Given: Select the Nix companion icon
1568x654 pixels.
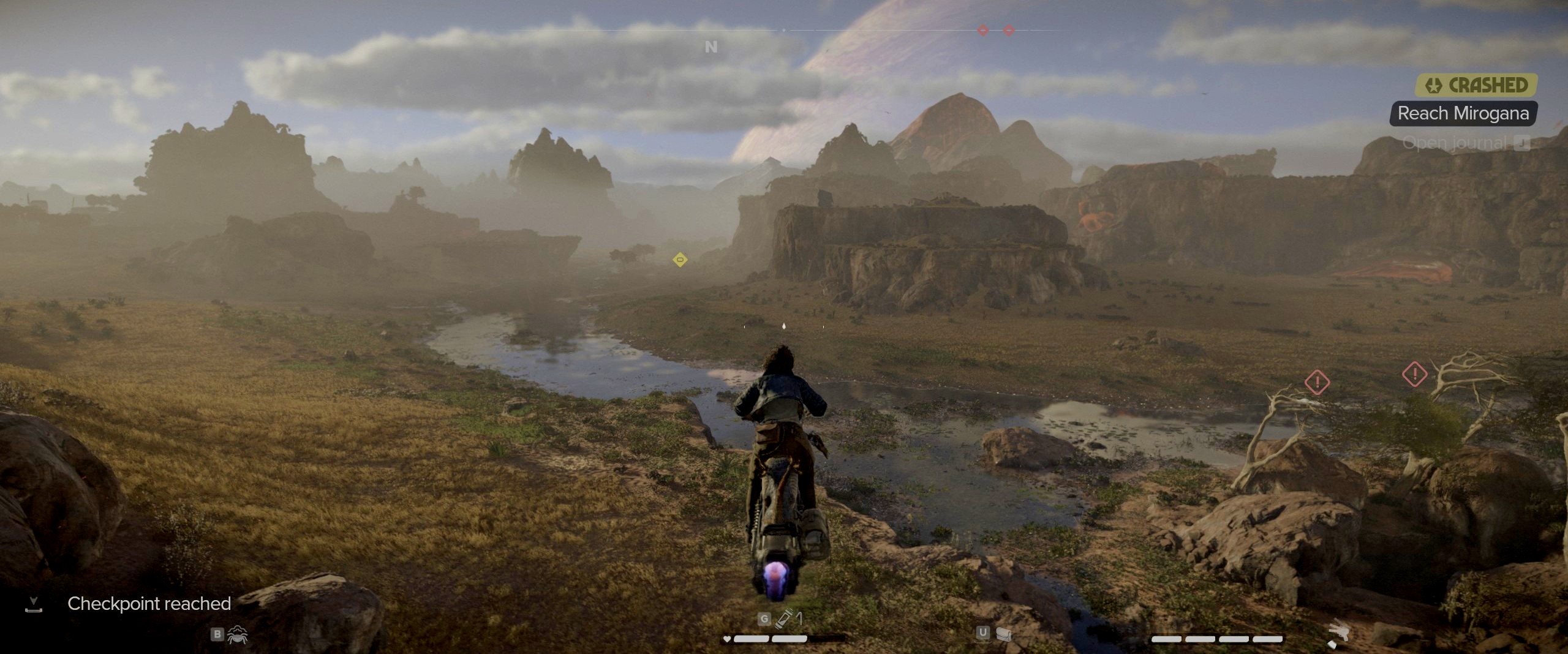Looking at the screenshot, I should 237,635.
